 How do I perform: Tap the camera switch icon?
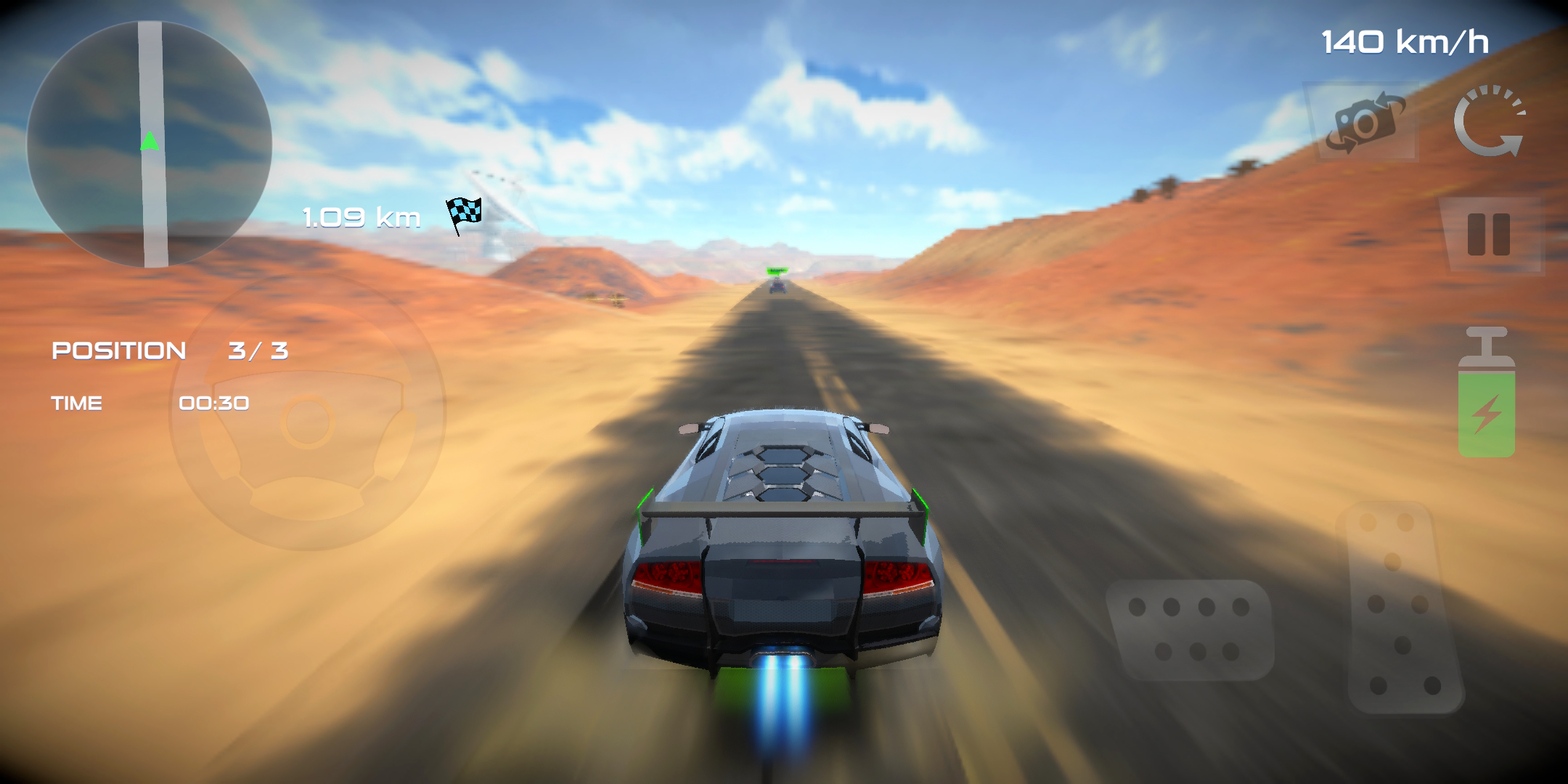point(1365,123)
